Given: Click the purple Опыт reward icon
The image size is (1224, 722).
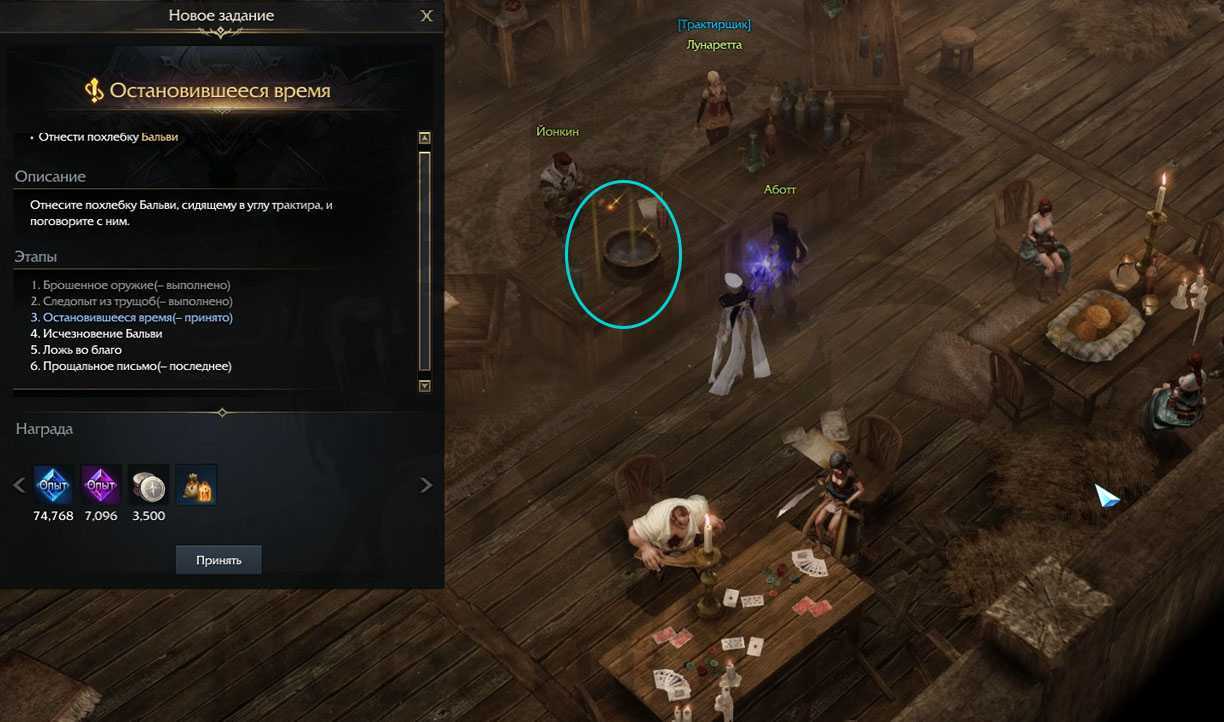Looking at the screenshot, I should [x=101, y=484].
